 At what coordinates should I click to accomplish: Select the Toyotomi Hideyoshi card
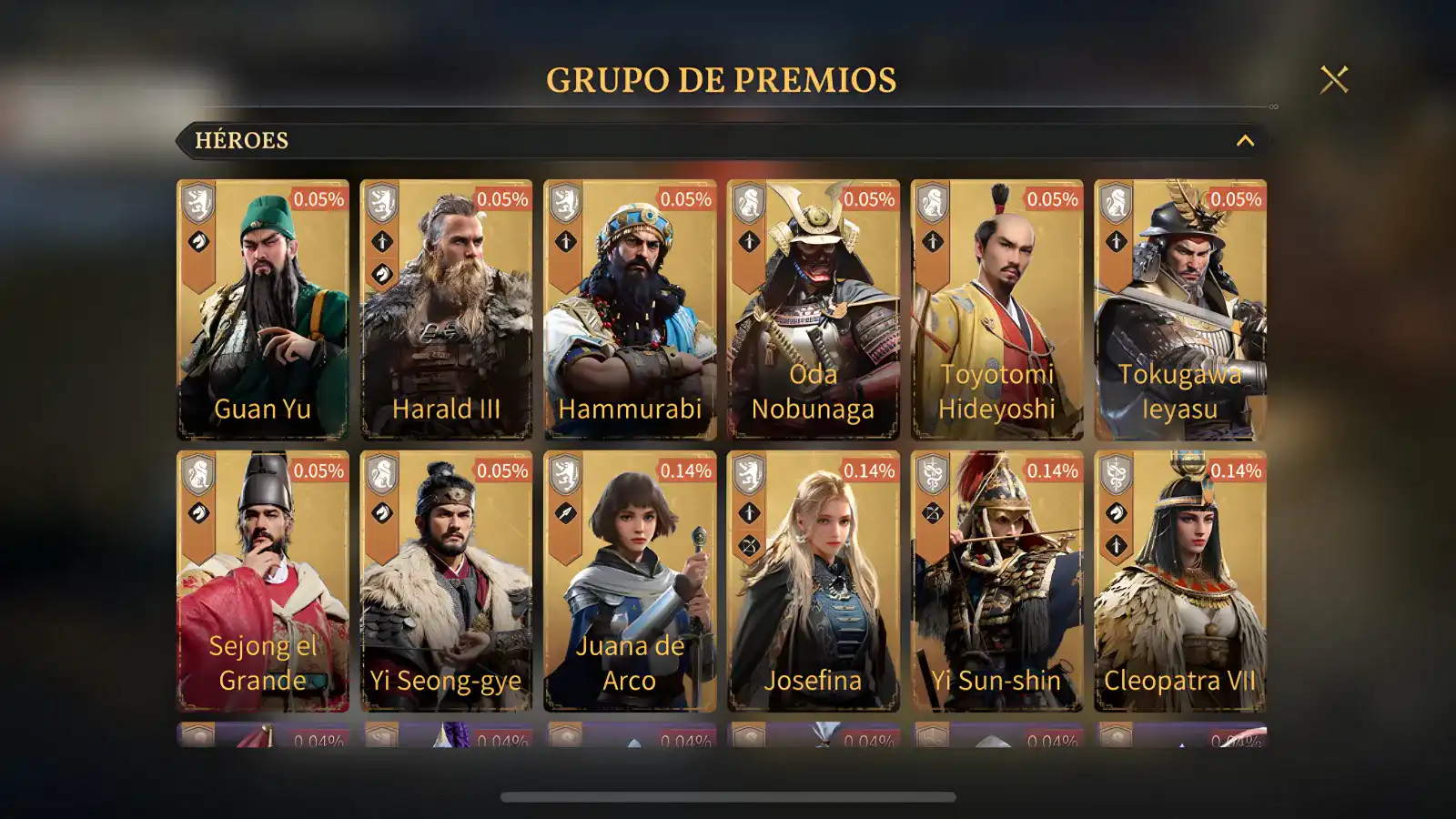pos(996,309)
